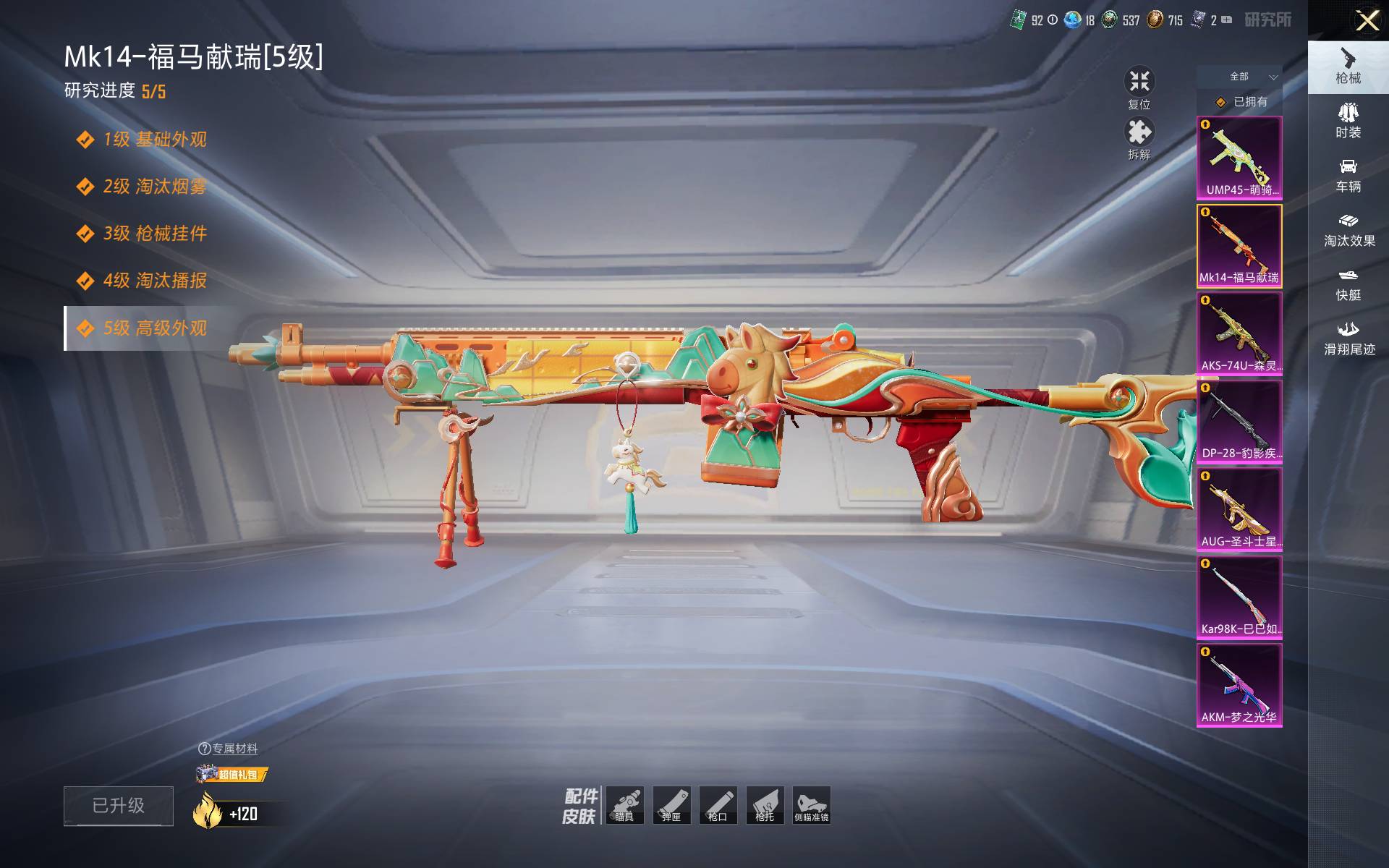This screenshot has height=868, width=1389.
Task: Select the UMP45 skin thumbnail
Action: pyautogui.click(x=1239, y=158)
